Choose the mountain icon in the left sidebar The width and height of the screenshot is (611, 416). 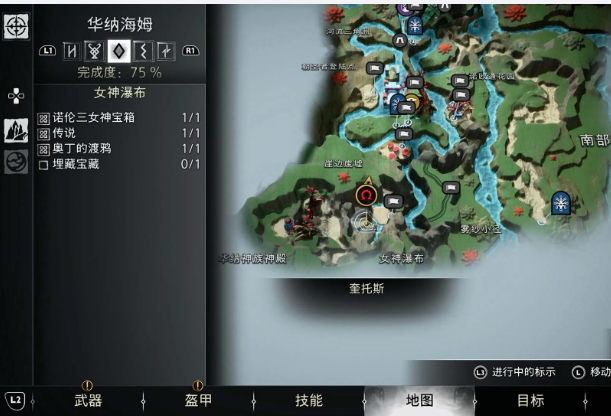click(x=16, y=130)
